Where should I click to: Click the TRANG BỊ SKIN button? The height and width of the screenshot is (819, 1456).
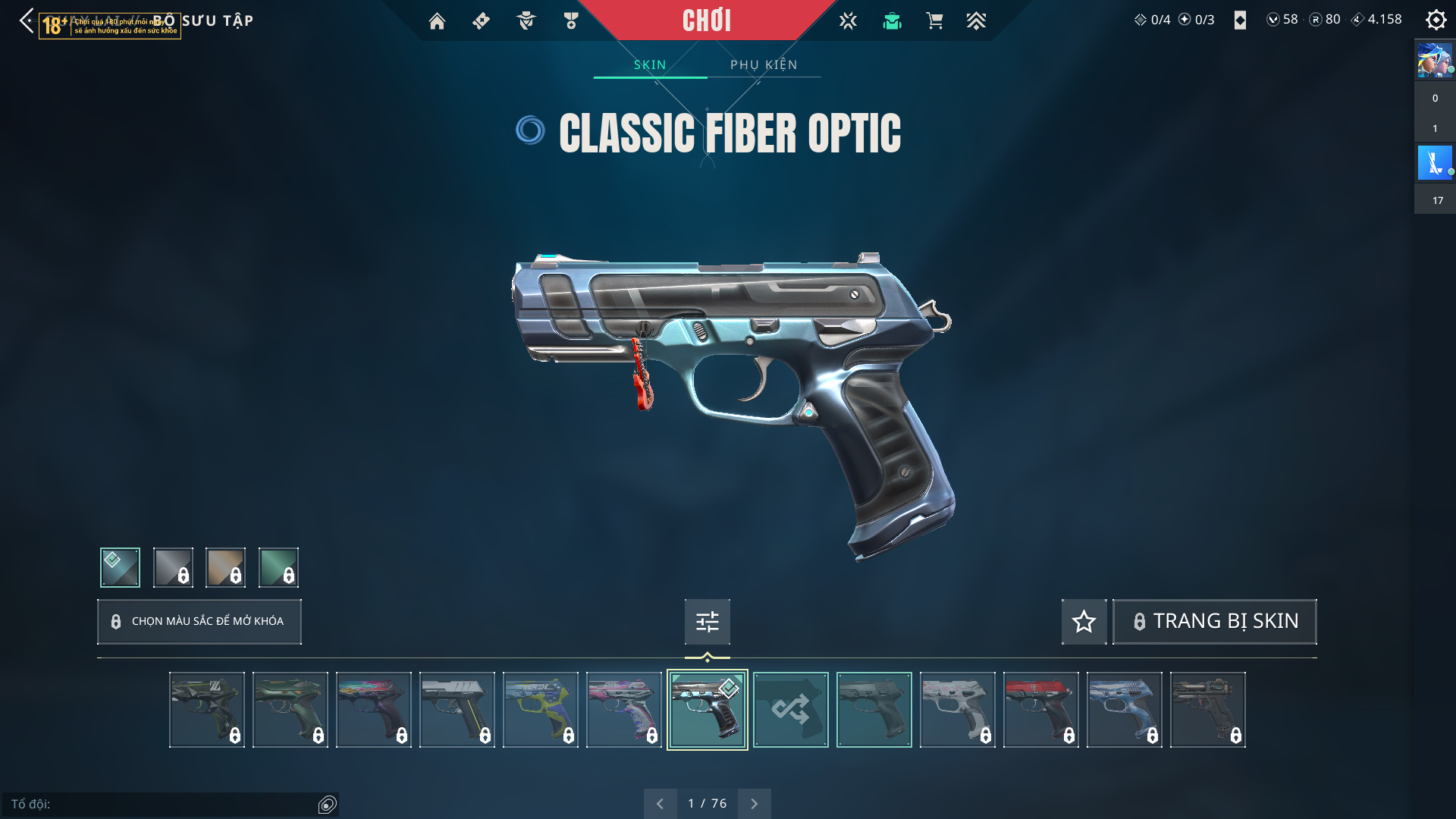tap(1215, 622)
